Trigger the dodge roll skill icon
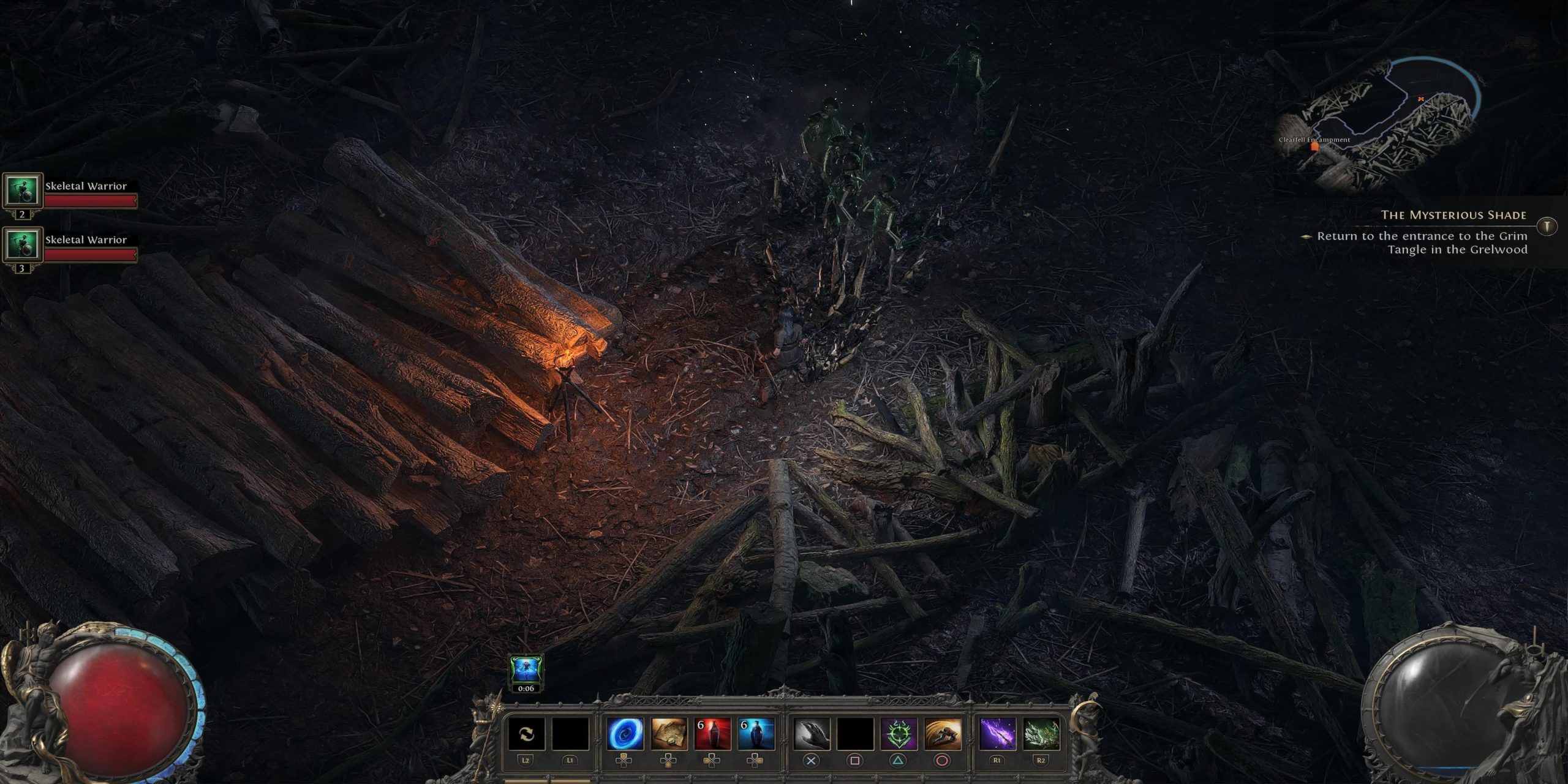 942,734
